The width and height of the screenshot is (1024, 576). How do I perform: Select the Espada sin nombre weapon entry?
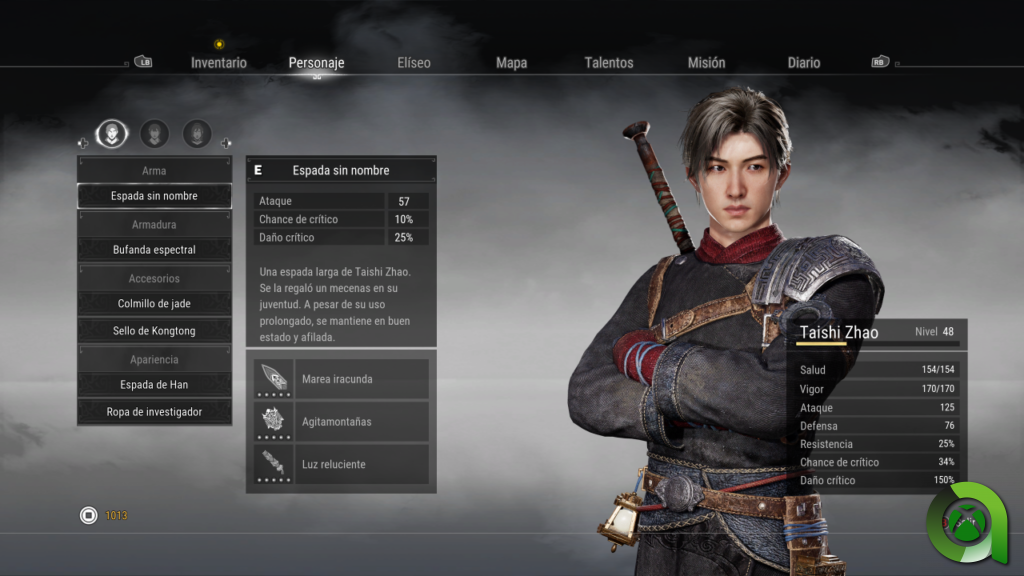(154, 196)
